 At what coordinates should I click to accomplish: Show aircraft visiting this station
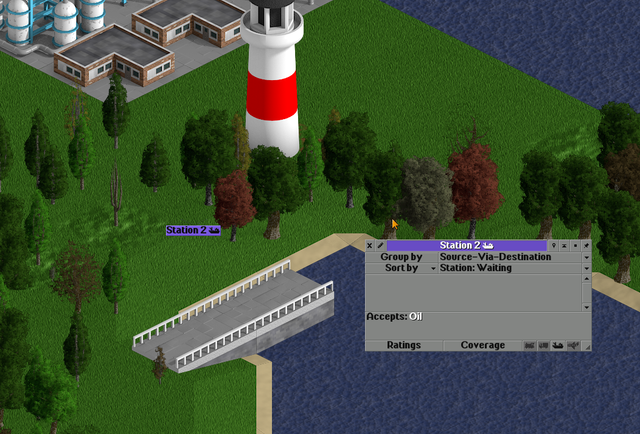[571, 345]
